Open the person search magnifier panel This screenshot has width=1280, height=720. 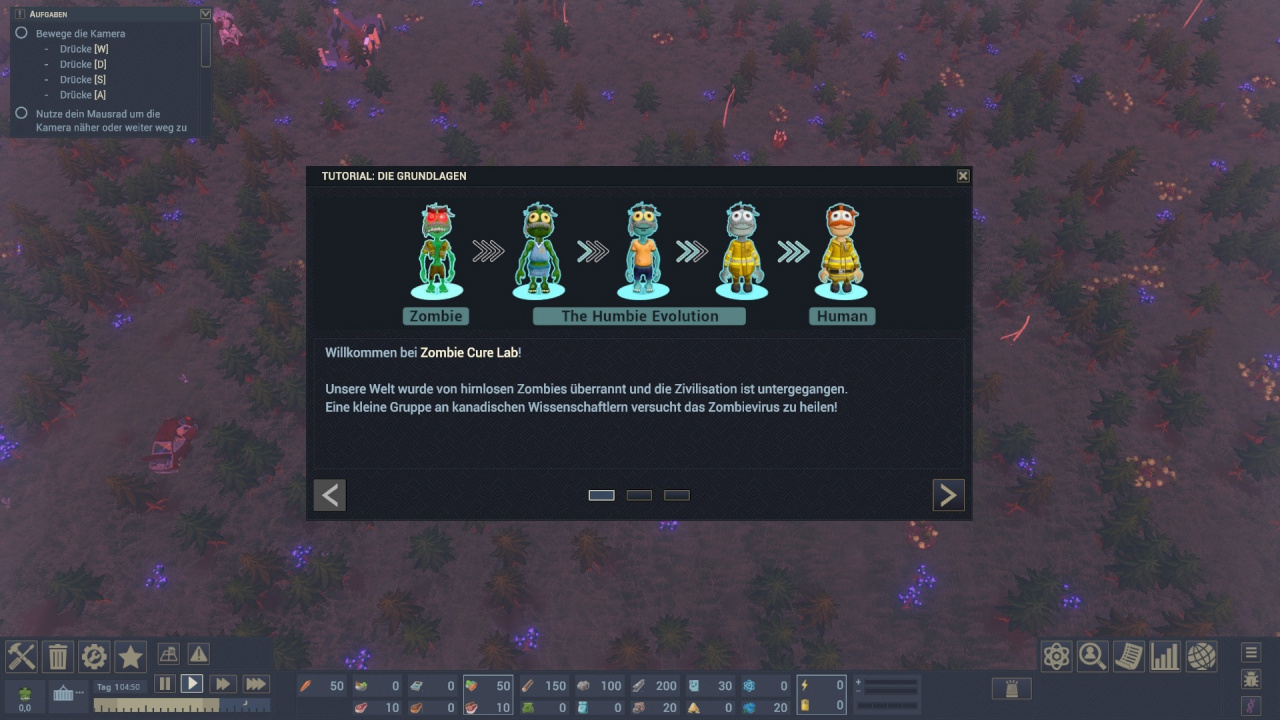[x=1093, y=656]
